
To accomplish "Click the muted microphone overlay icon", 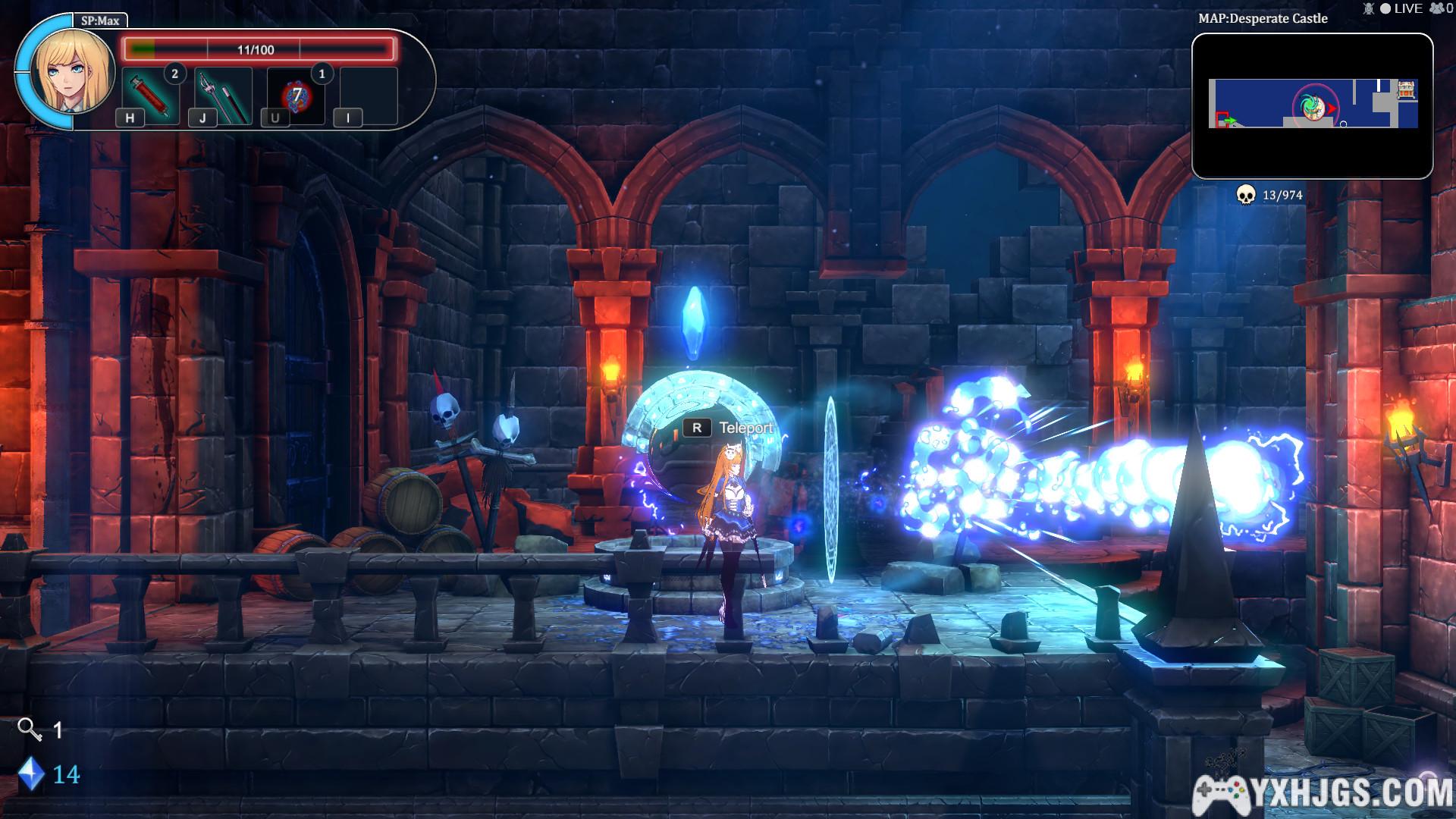I will point(1369,8).
